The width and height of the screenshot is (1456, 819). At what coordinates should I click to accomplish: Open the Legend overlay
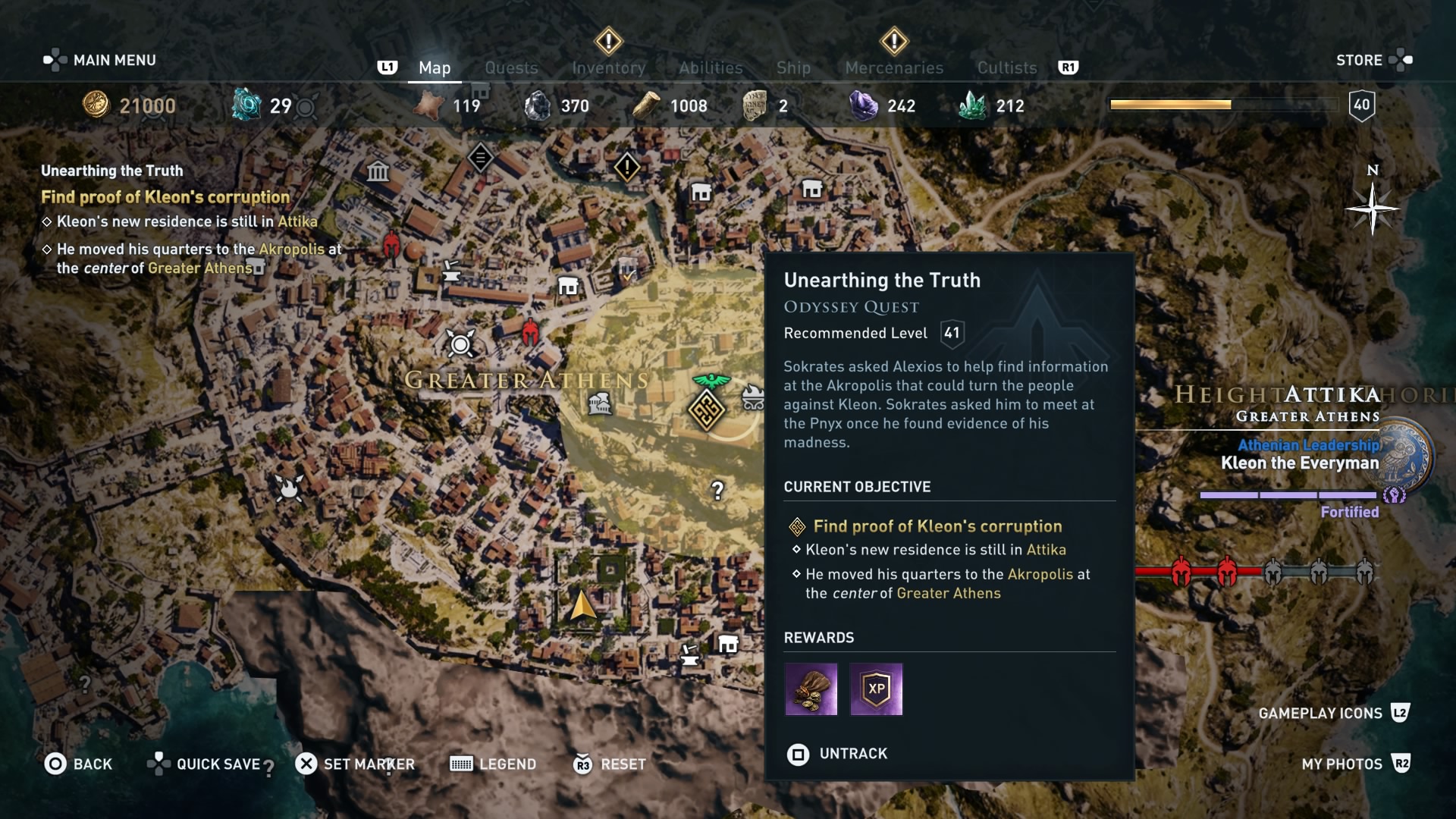493,764
